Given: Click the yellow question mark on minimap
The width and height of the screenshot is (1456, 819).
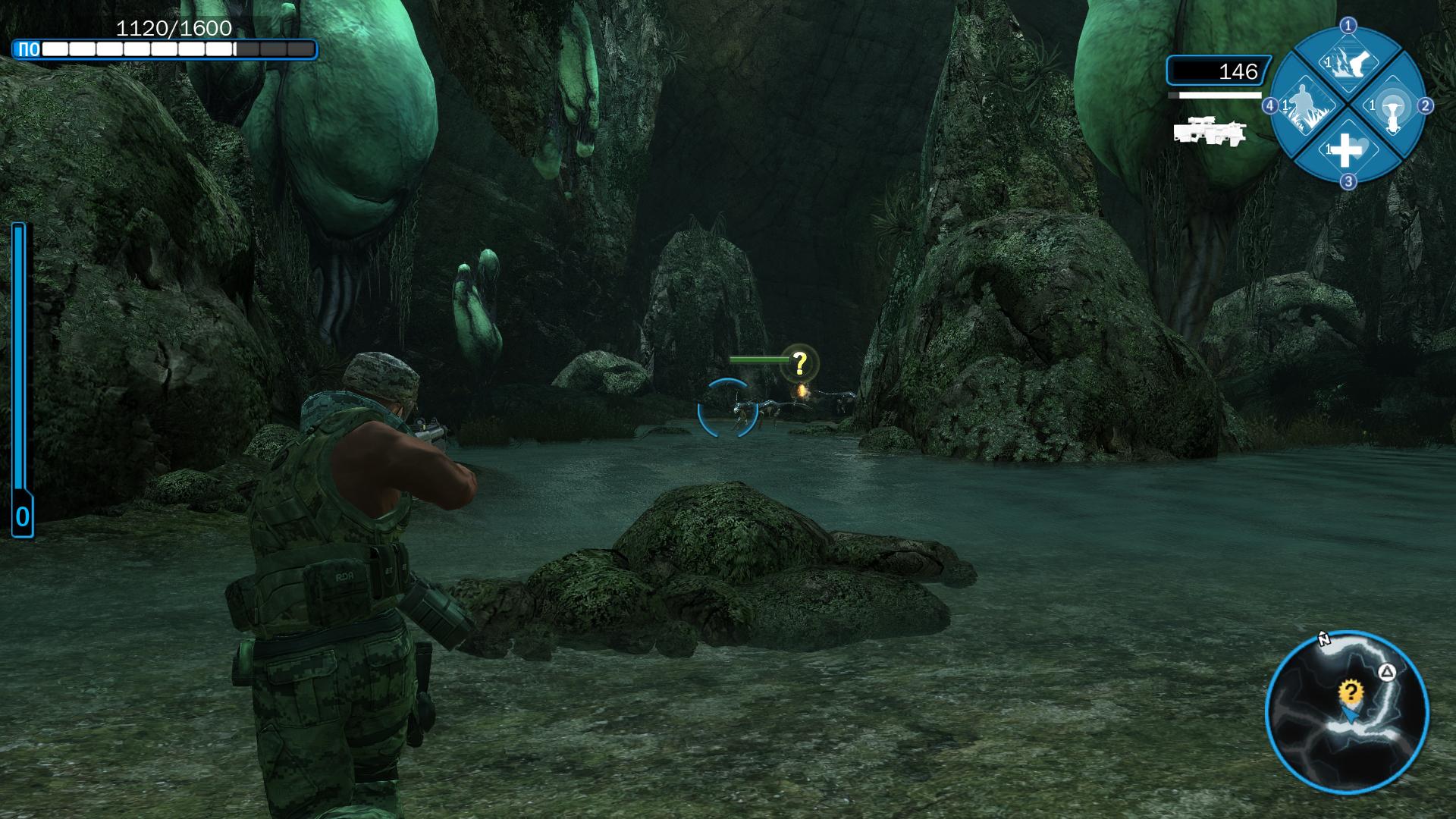Looking at the screenshot, I should tap(1350, 692).
